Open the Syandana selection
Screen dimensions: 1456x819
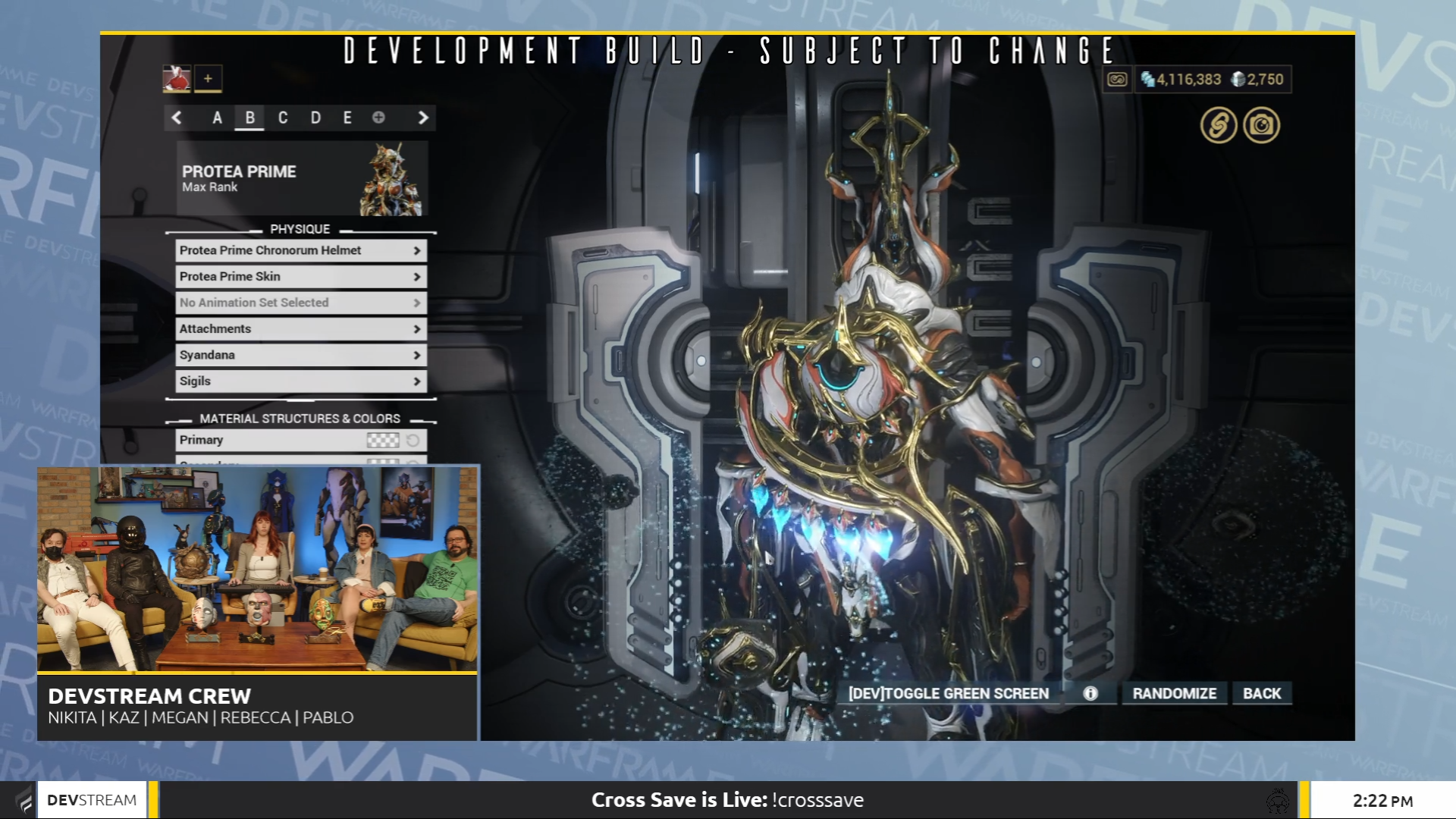pyautogui.click(x=300, y=354)
